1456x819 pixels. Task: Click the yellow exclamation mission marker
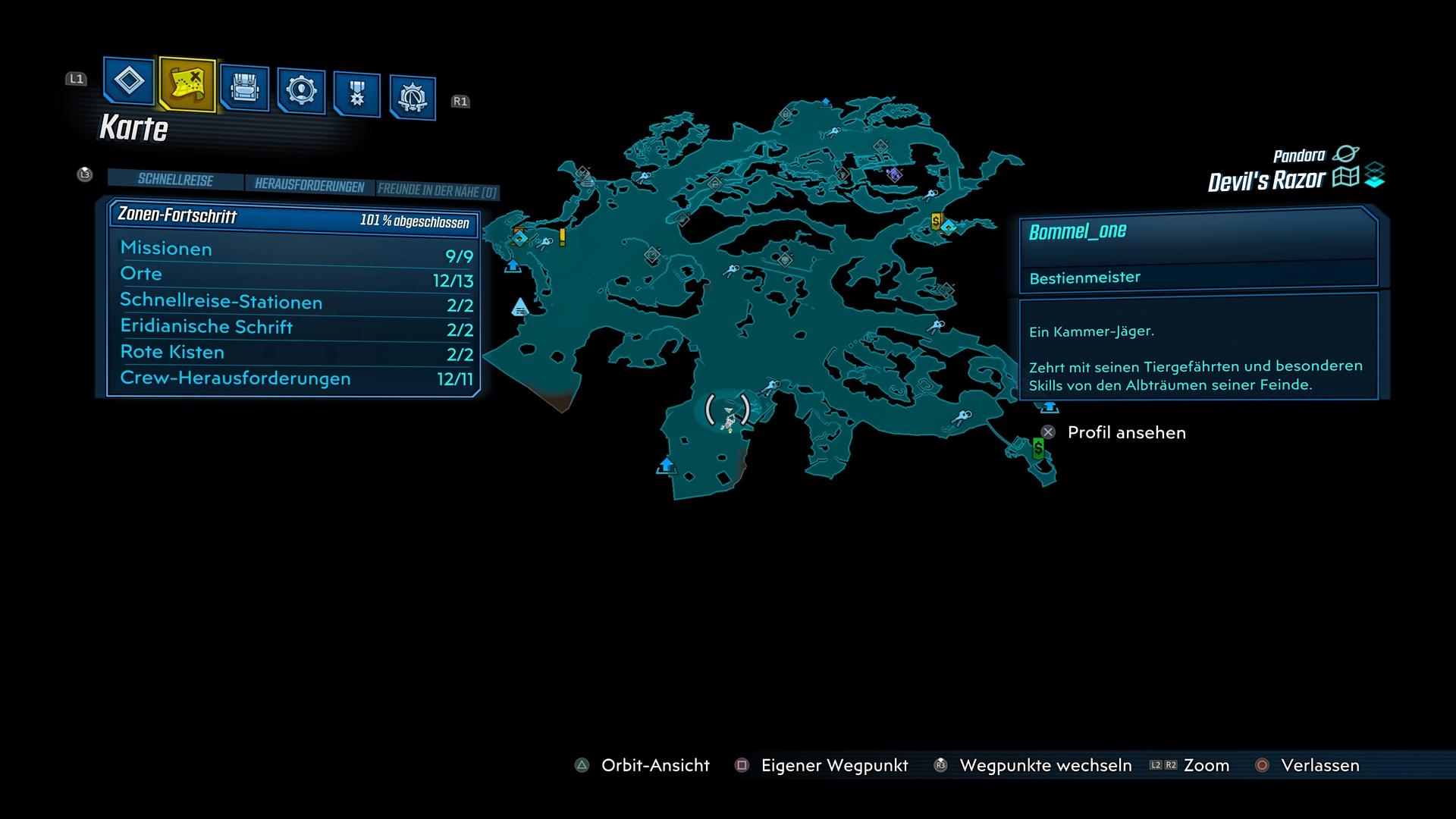coord(562,237)
